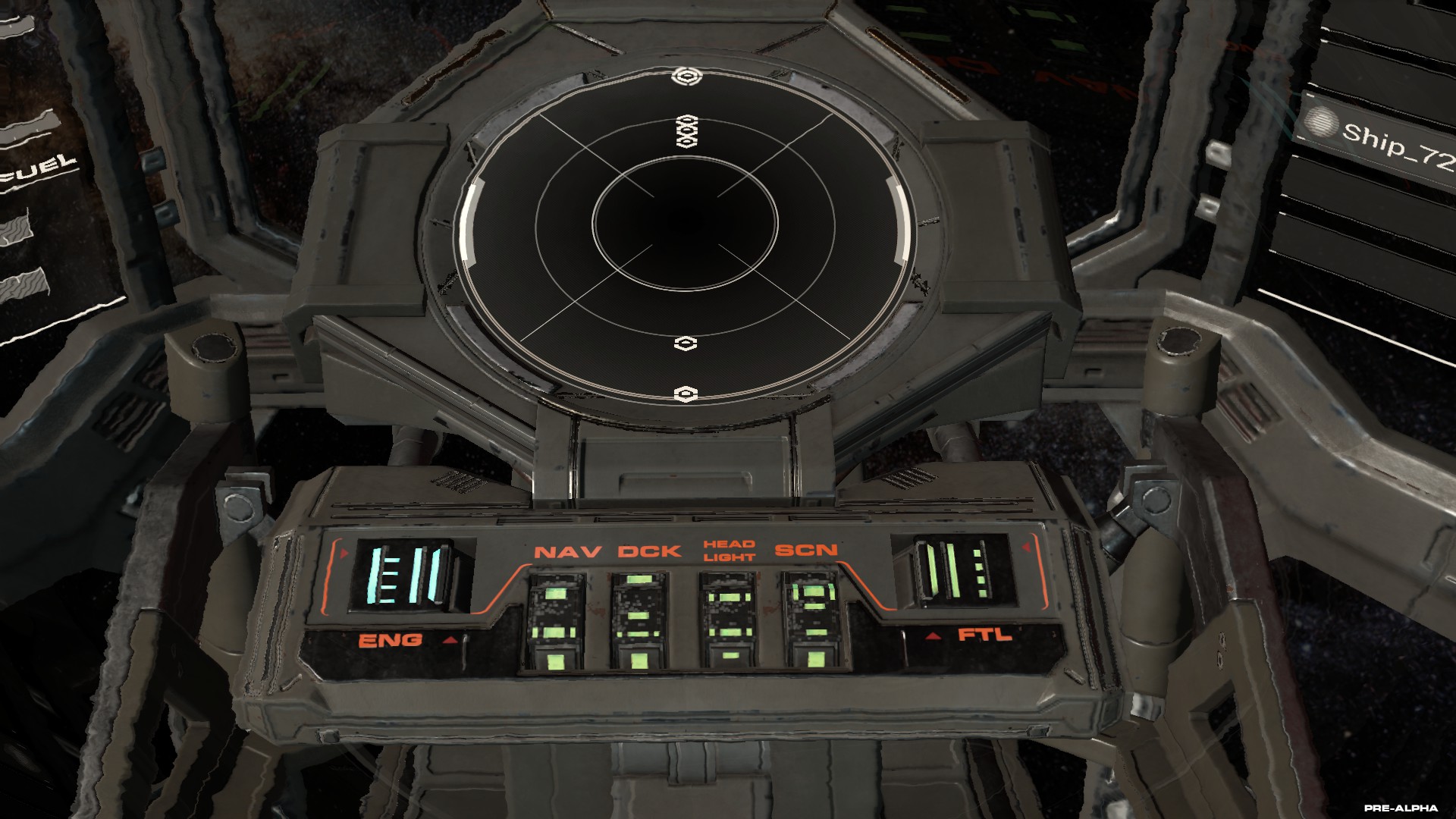The image size is (1456, 819).
Task: Activate the SCN scanner switch
Action: (814, 620)
